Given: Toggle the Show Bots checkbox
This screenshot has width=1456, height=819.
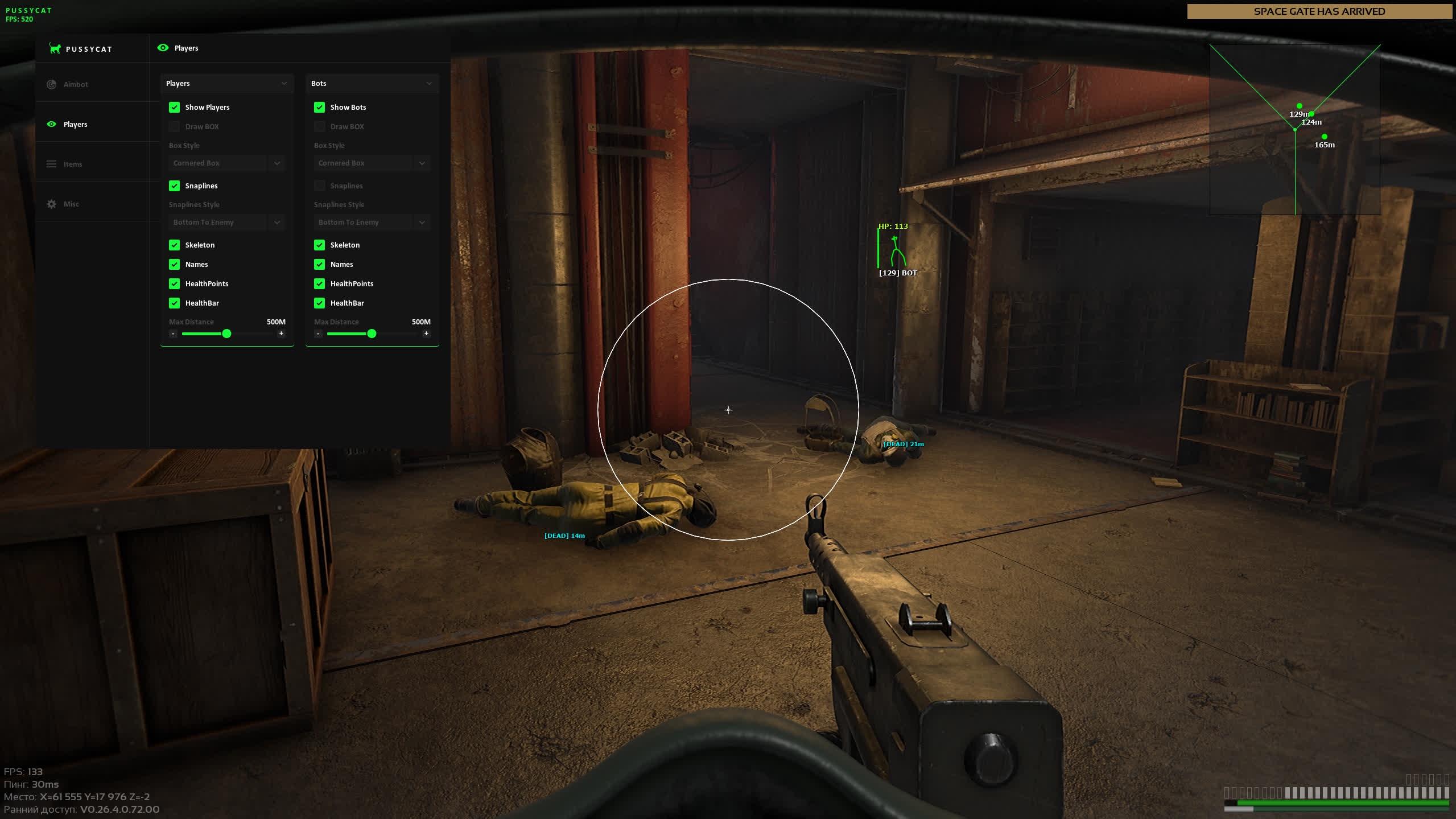Looking at the screenshot, I should pos(319,107).
